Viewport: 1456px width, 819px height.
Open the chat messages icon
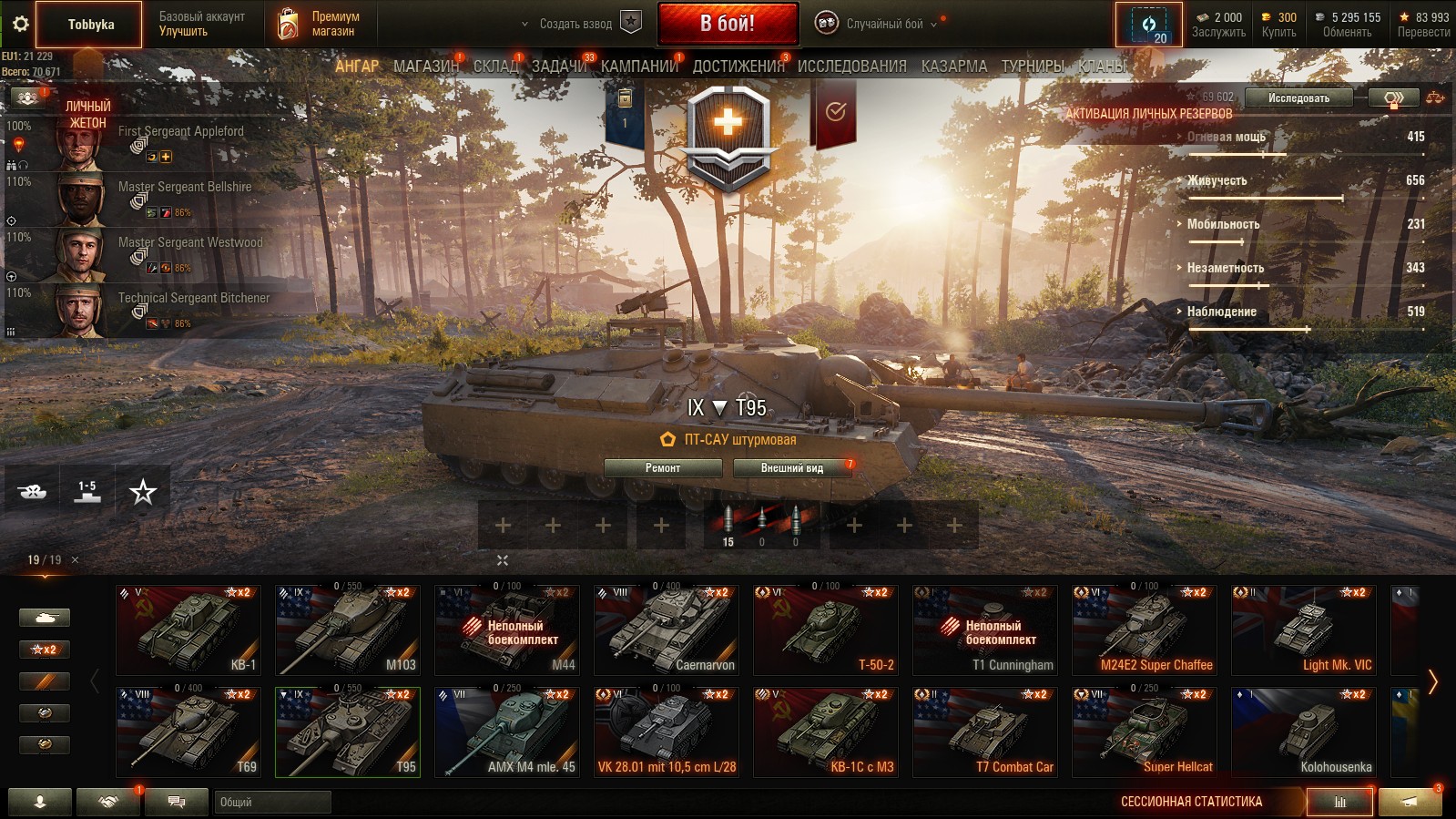coord(175,803)
